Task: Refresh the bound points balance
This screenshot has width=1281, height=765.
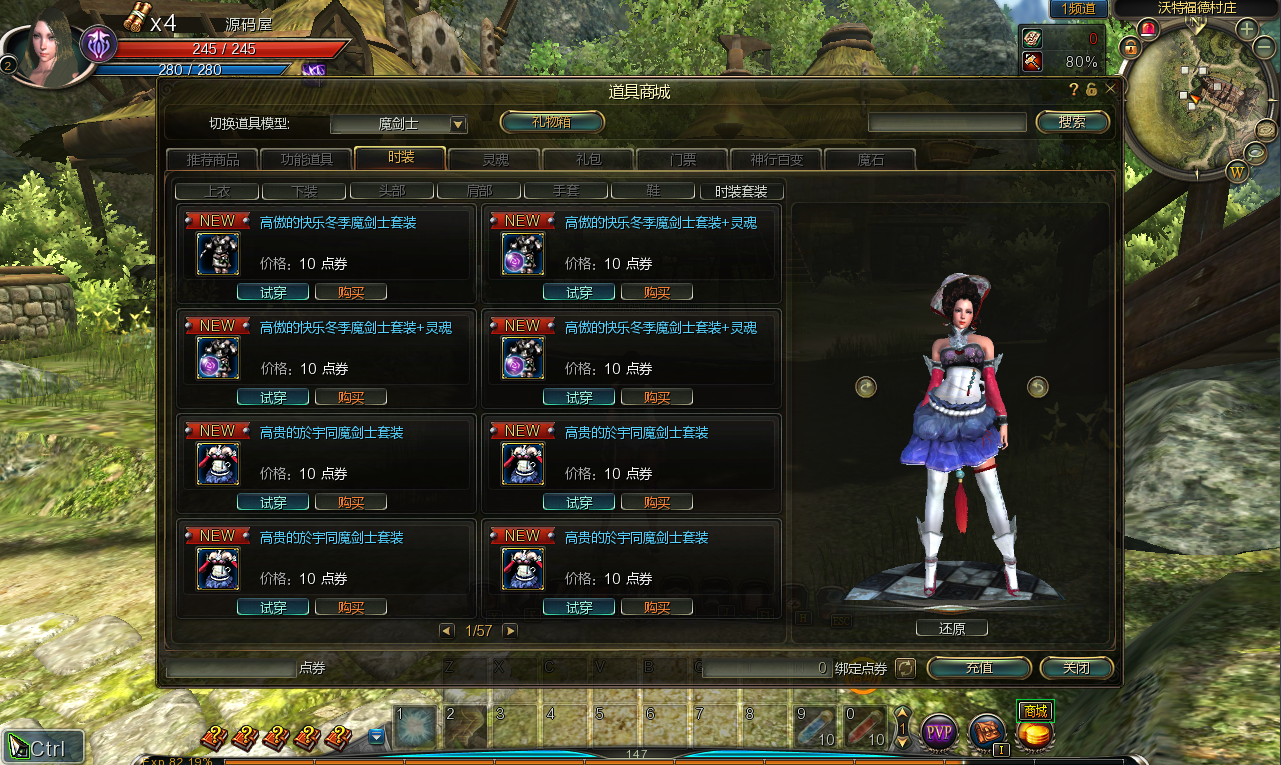Action: coord(905,667)
